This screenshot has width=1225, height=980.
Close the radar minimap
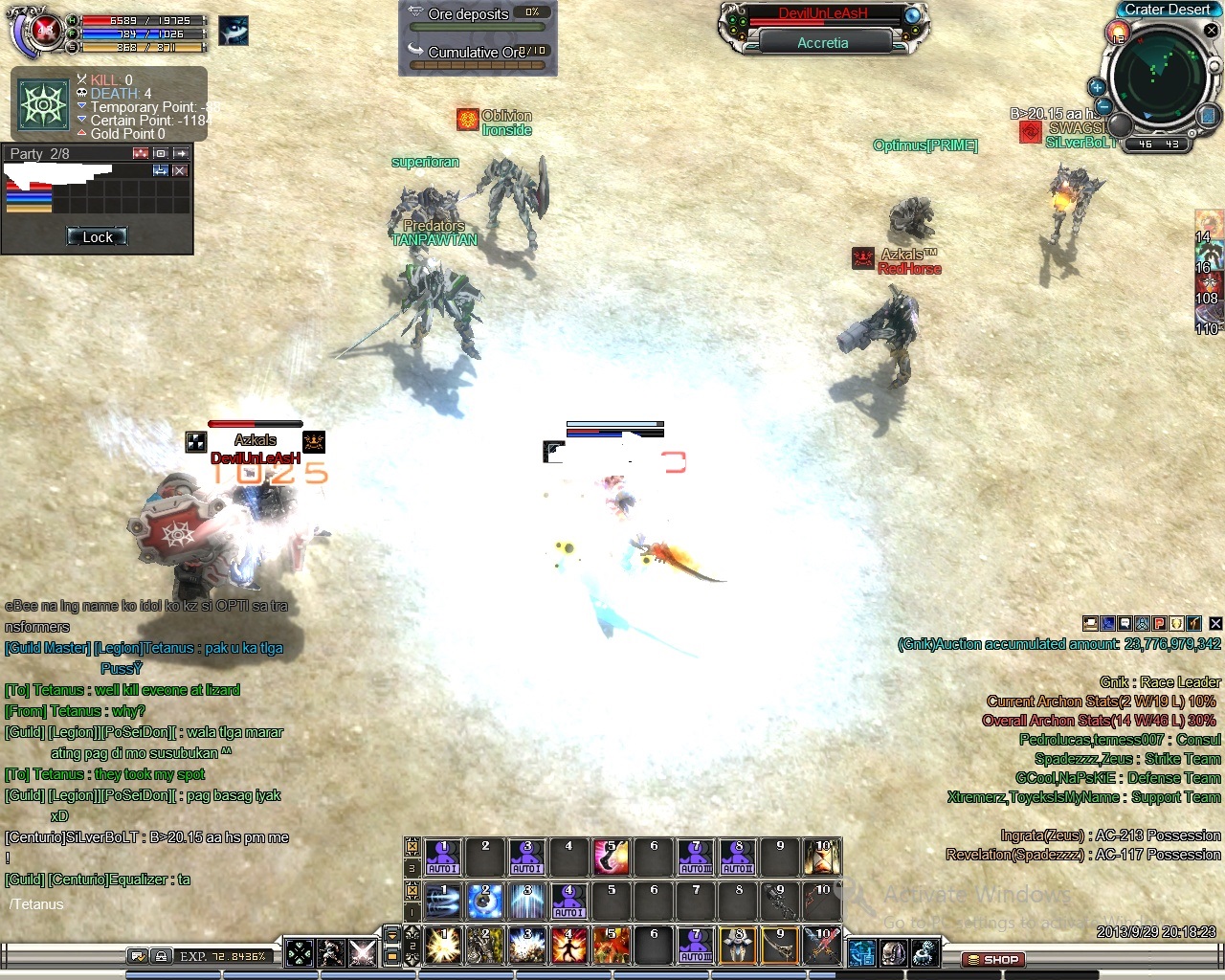point(1211,31)
